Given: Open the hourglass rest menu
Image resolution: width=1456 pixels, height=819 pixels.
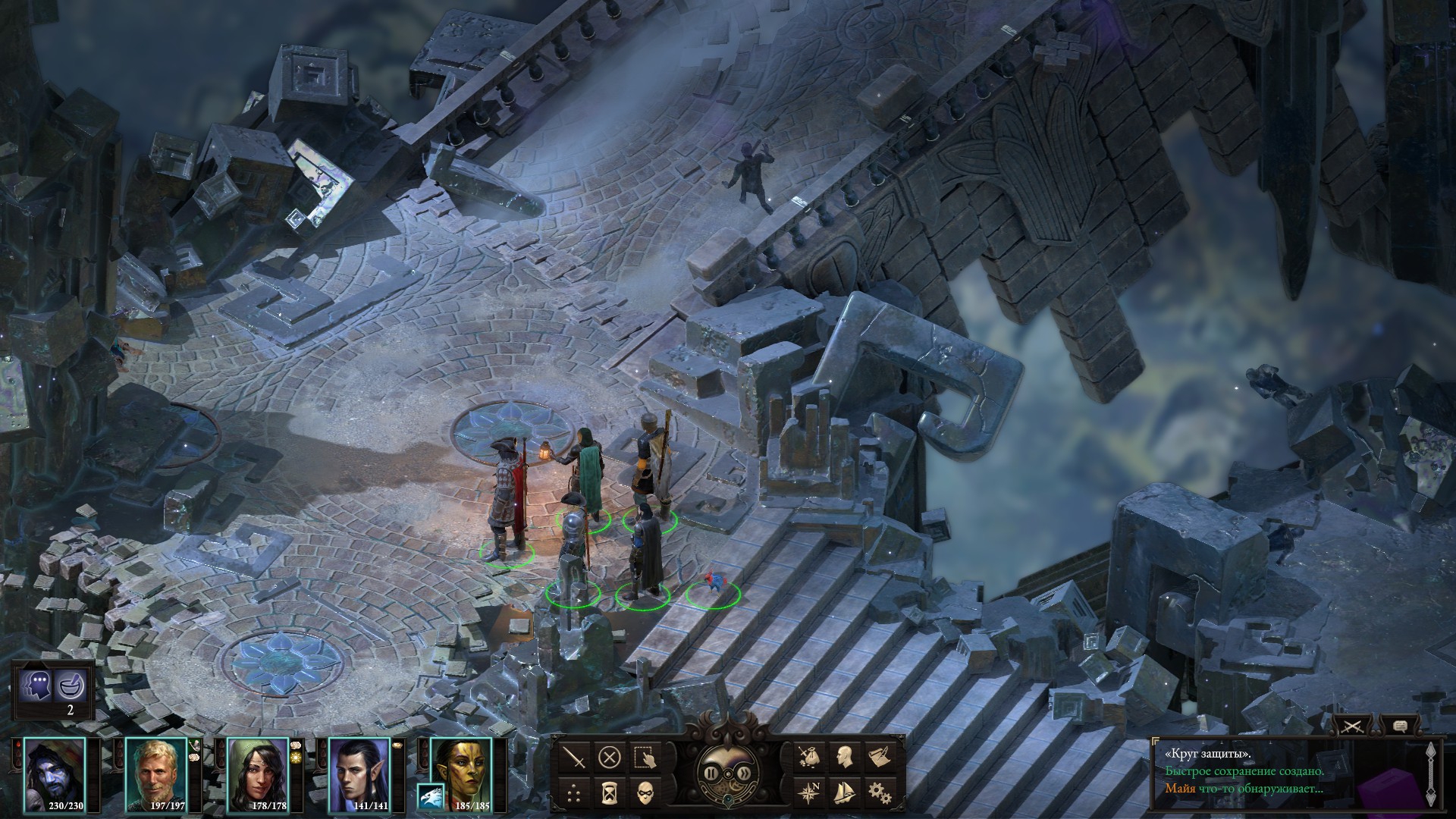Looking at the screenshot, I should point(610,792).
